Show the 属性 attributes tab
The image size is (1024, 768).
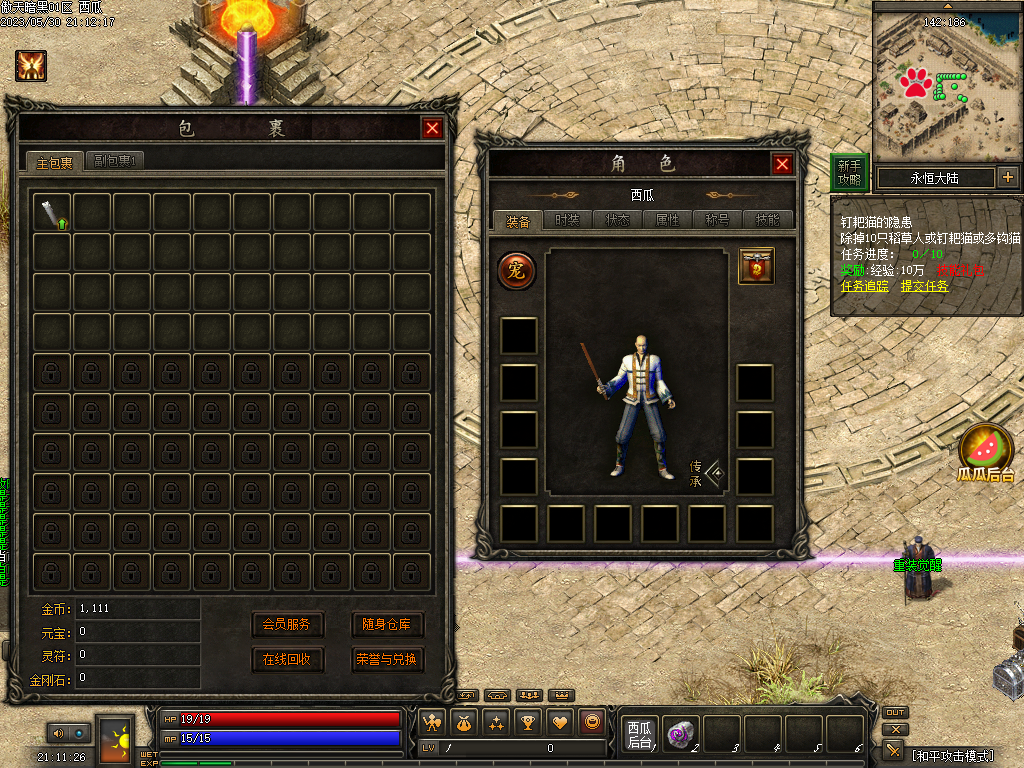pyautogui.click(x=667, y=220)
